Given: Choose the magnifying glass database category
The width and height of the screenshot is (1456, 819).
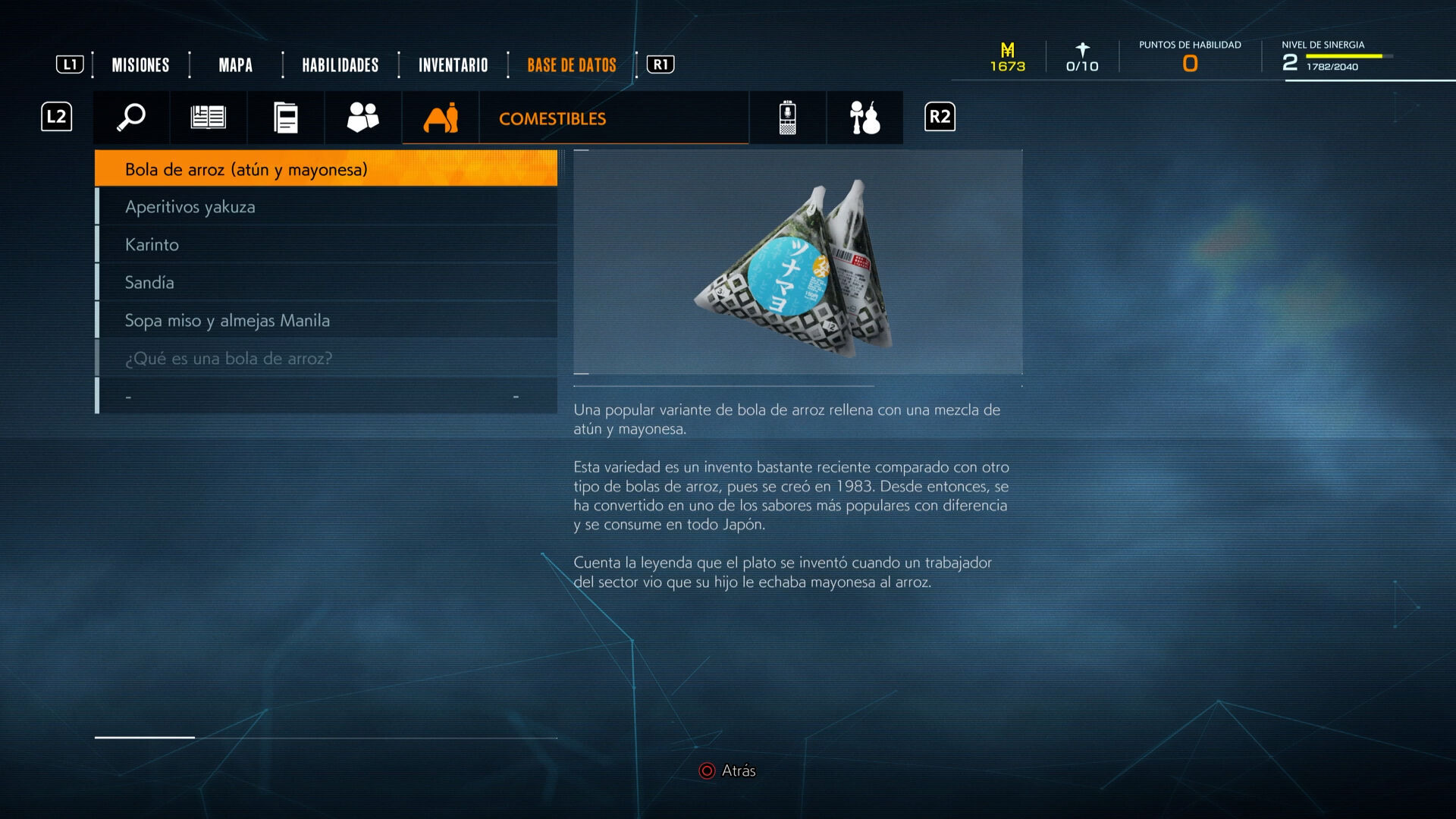Looking at the screenshot, I should (x=131, y=118).
